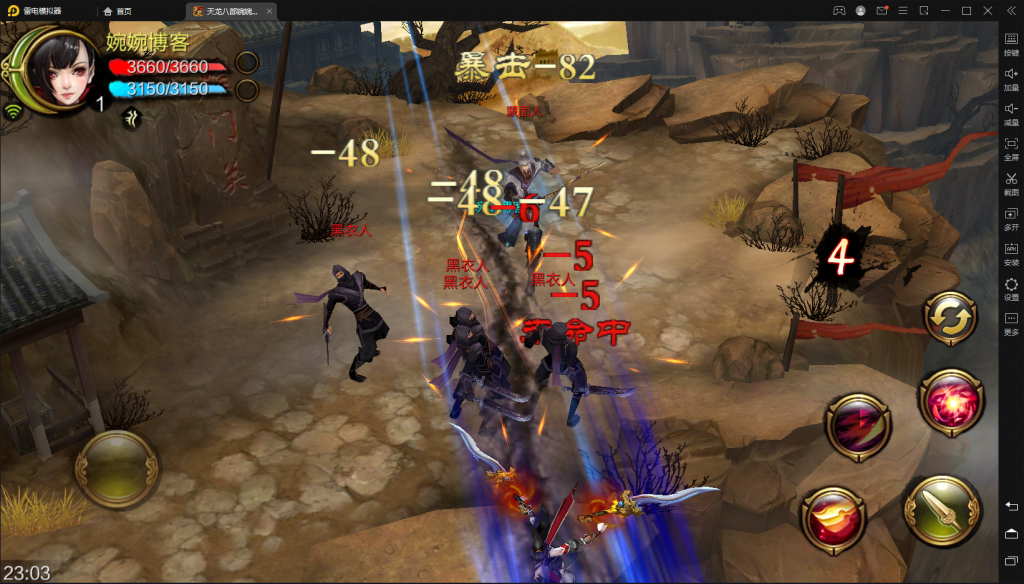Open the emulator 设置 settings
1024x584 pixels.
point(1011,289)
